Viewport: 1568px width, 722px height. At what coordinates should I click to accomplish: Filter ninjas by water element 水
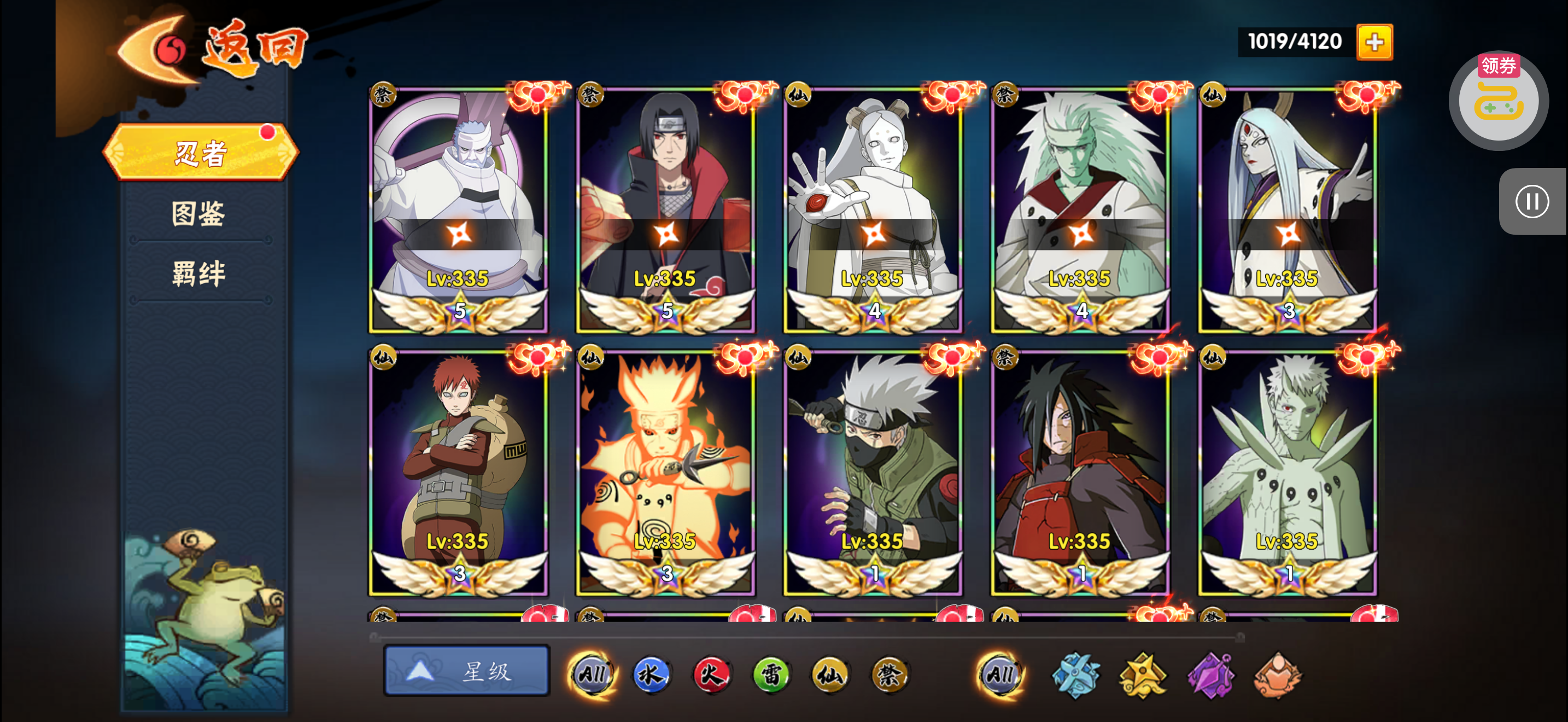[x=651, y=674]
